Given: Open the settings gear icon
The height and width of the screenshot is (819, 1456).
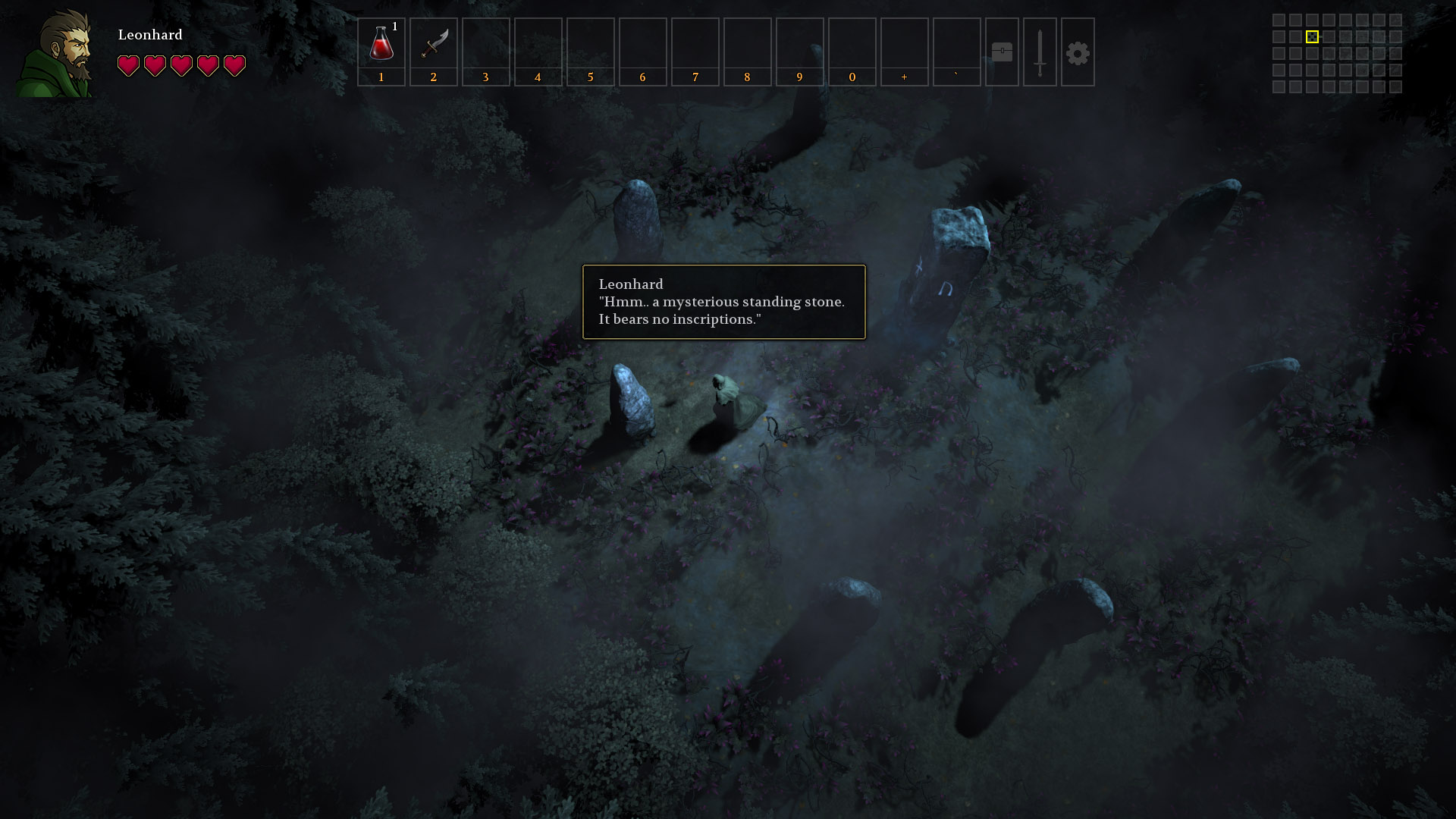Looking at the screenshot, I should [x=1078, y=52].
